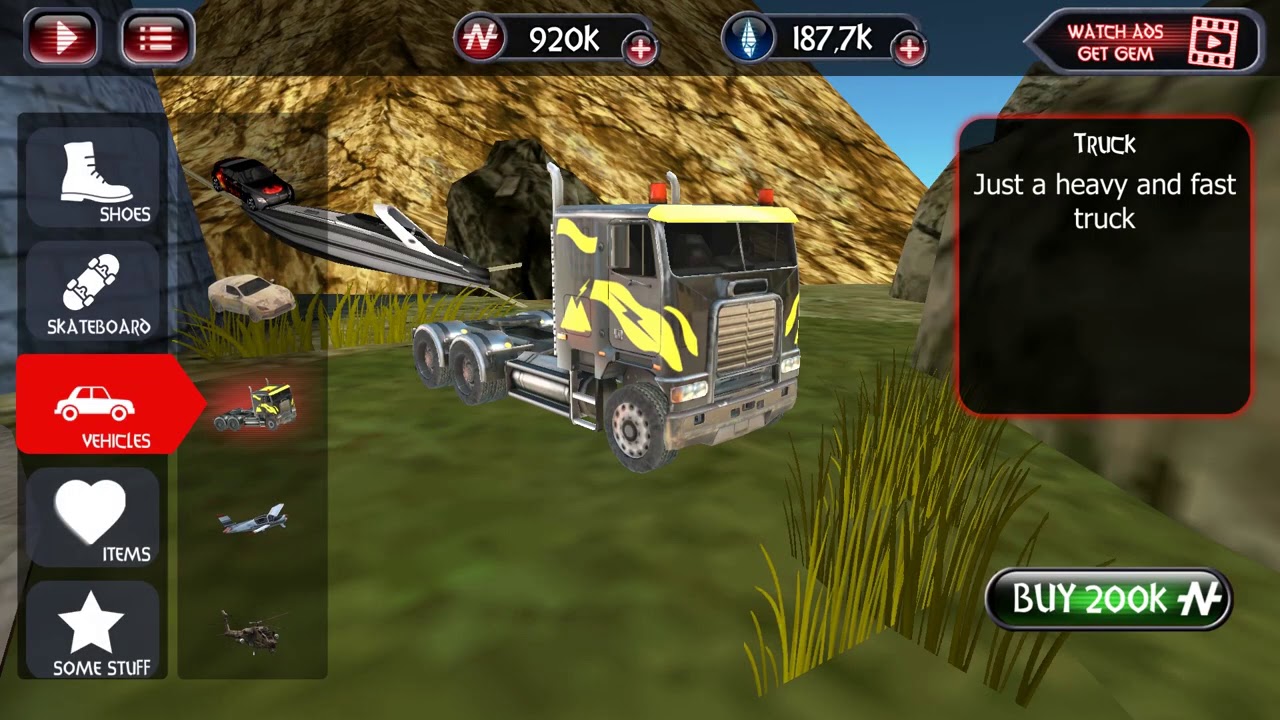This screenshot has height=720, width=1280.
Task: Open the Skateboard category
Action: pyautogui.click(x=94, y=294)
